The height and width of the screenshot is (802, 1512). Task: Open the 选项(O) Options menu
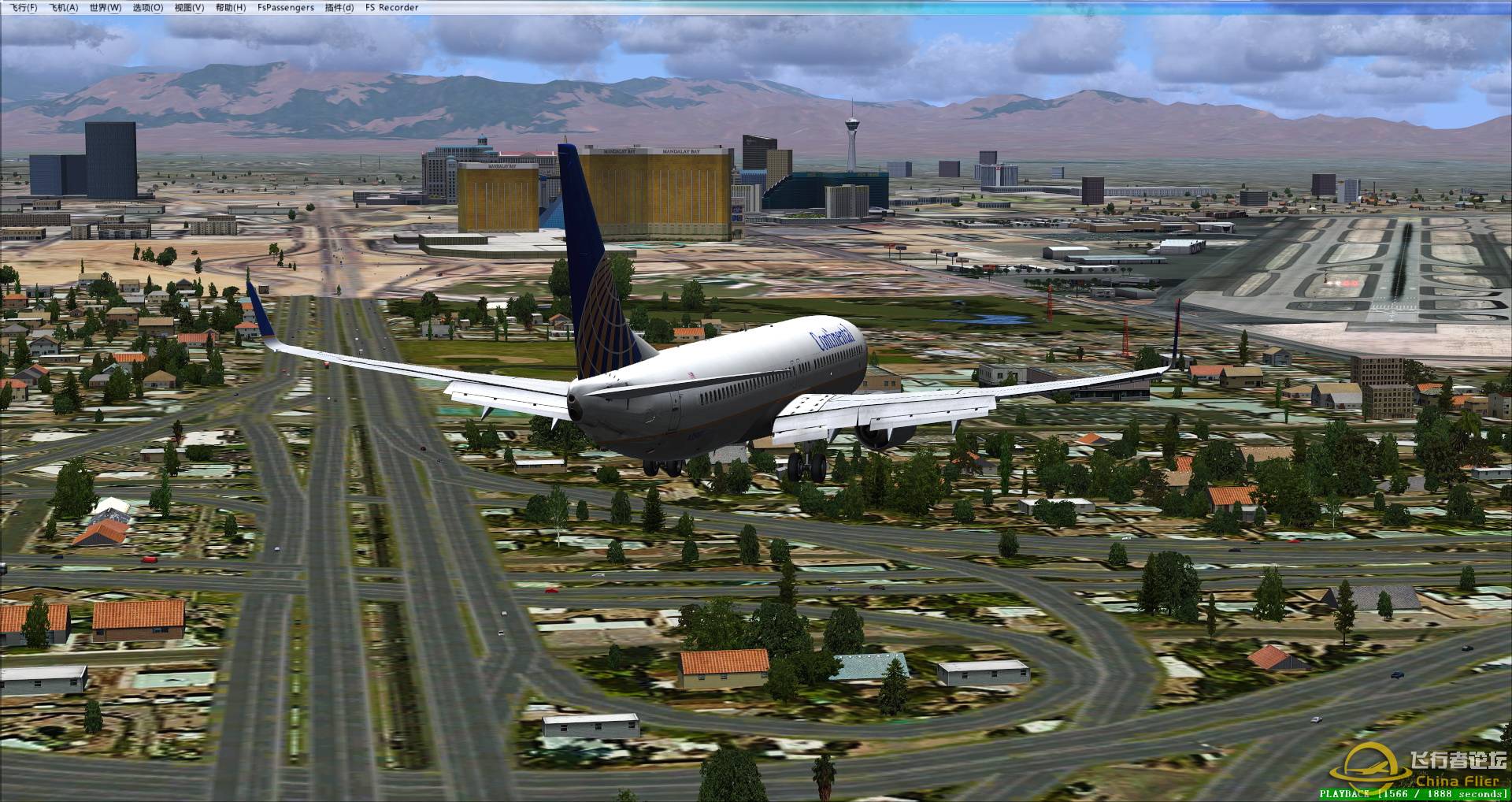(x=147, y=8)
